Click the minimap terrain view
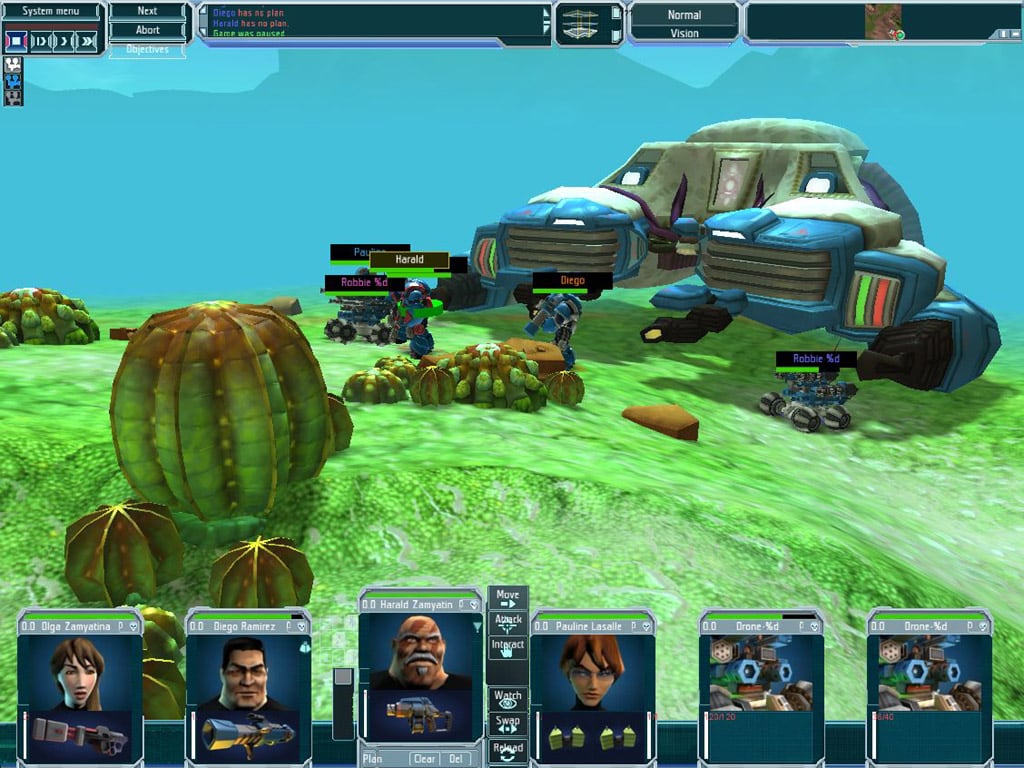This screenshot has width=1024, height=768. 883,22
